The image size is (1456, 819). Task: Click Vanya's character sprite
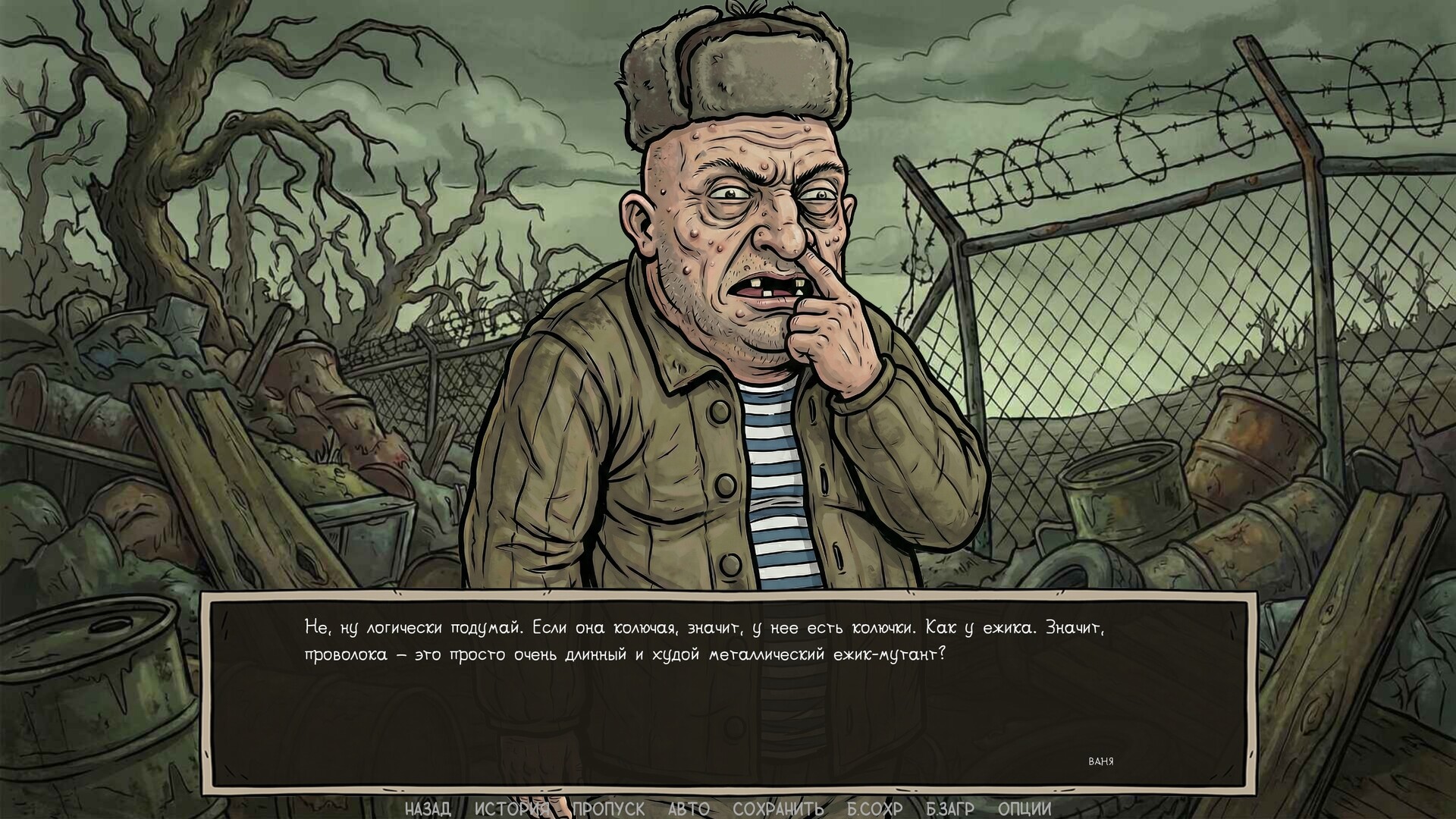(x=728, y=379)
